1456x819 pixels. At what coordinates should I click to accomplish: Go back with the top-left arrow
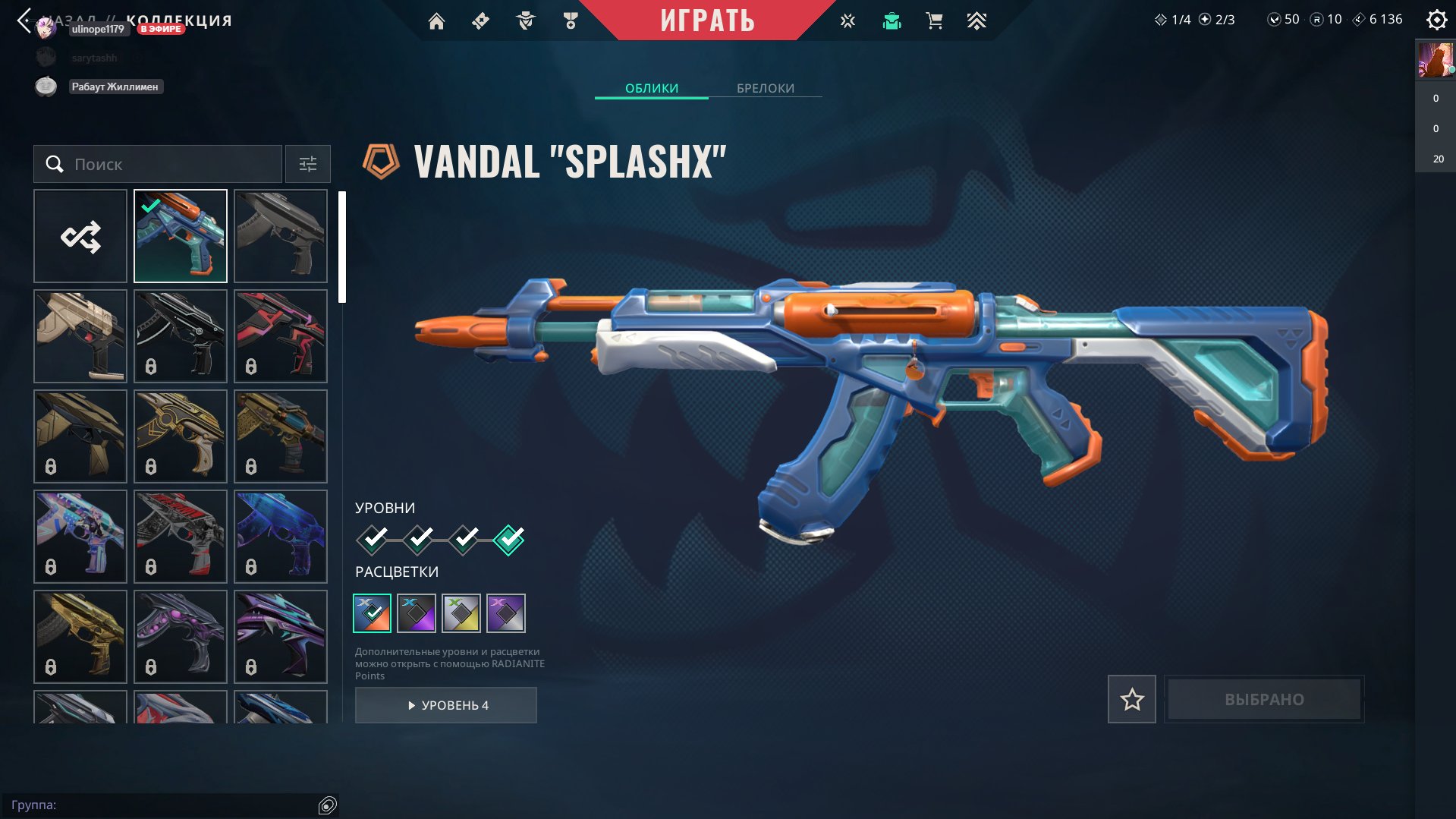point(24,20)
